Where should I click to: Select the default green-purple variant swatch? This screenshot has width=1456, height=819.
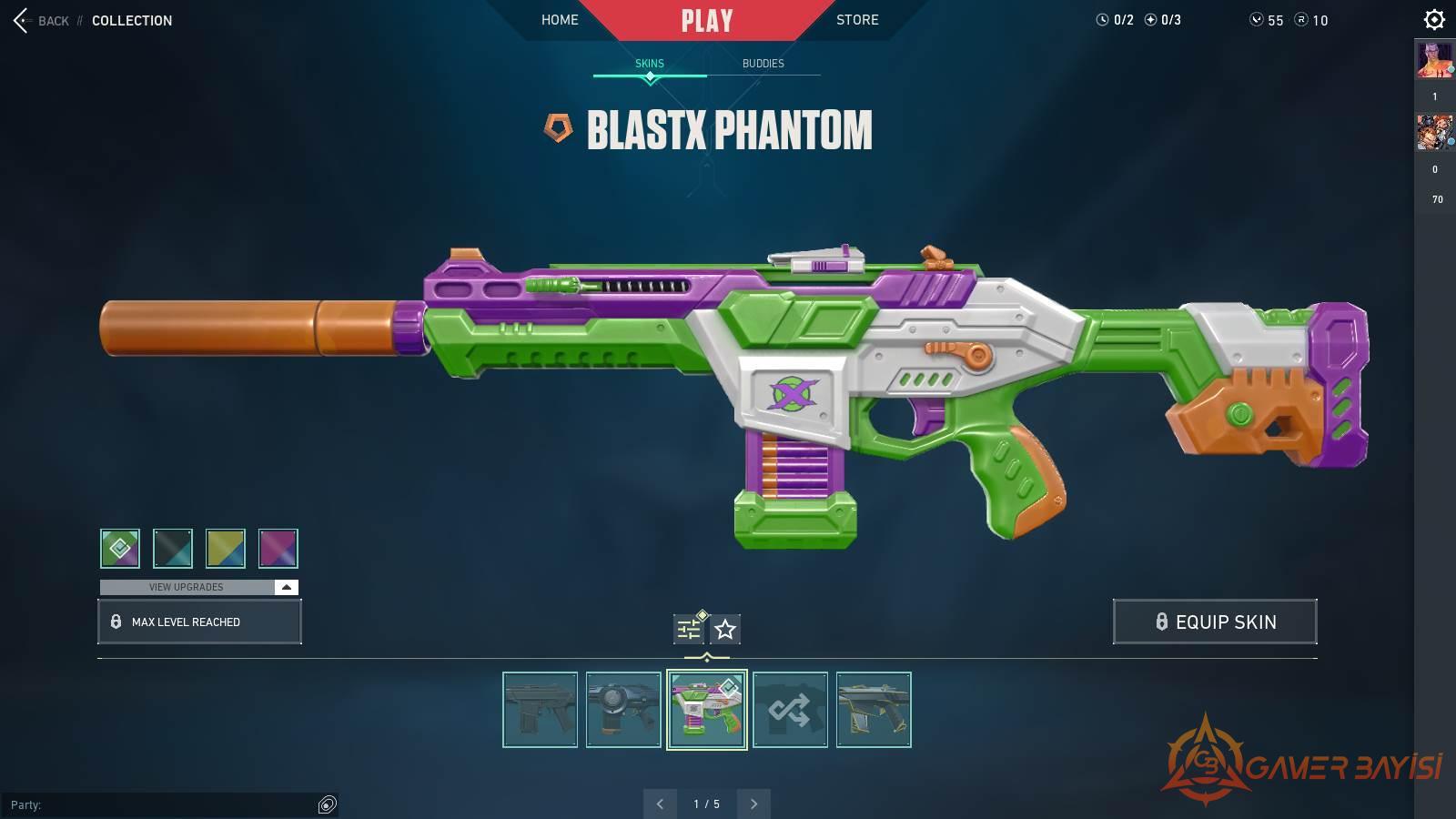(x=120, y=548)
